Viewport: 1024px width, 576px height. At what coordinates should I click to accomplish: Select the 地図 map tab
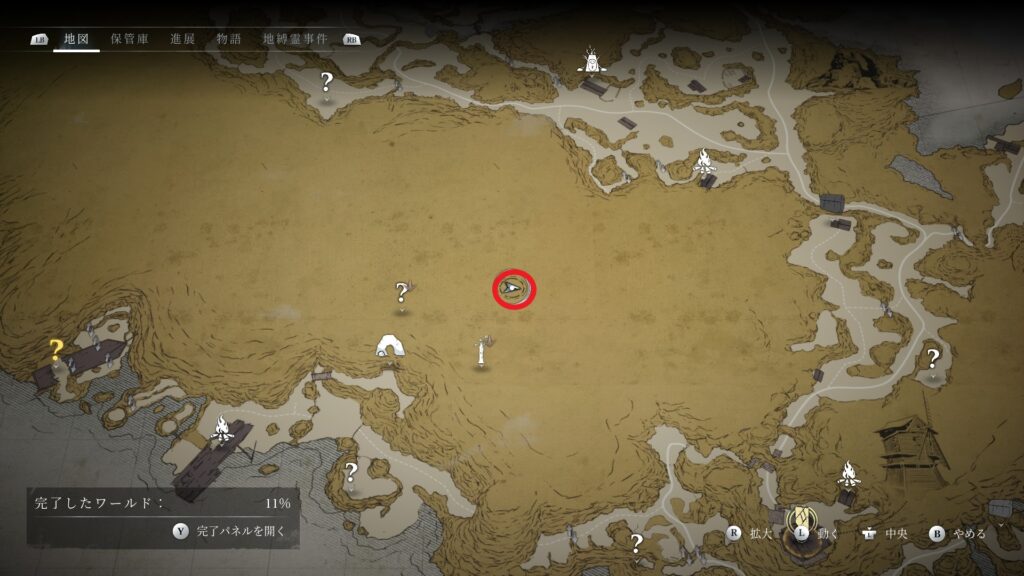[x=76, y=39]
